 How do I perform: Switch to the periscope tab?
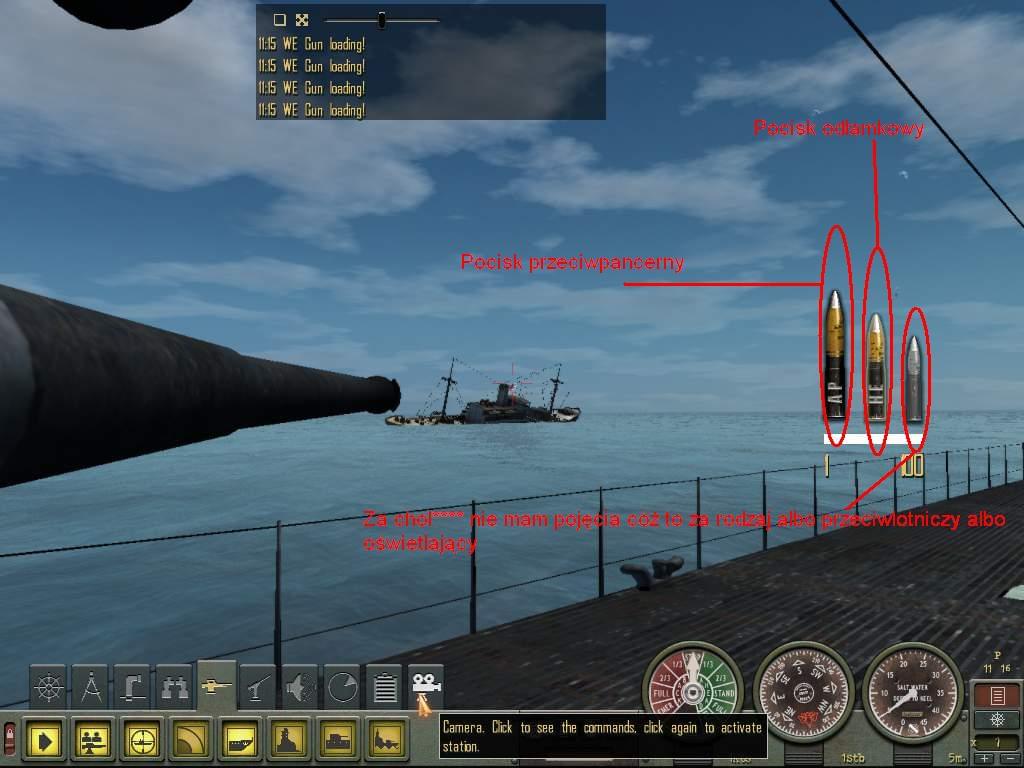click(x=133, y=687)
